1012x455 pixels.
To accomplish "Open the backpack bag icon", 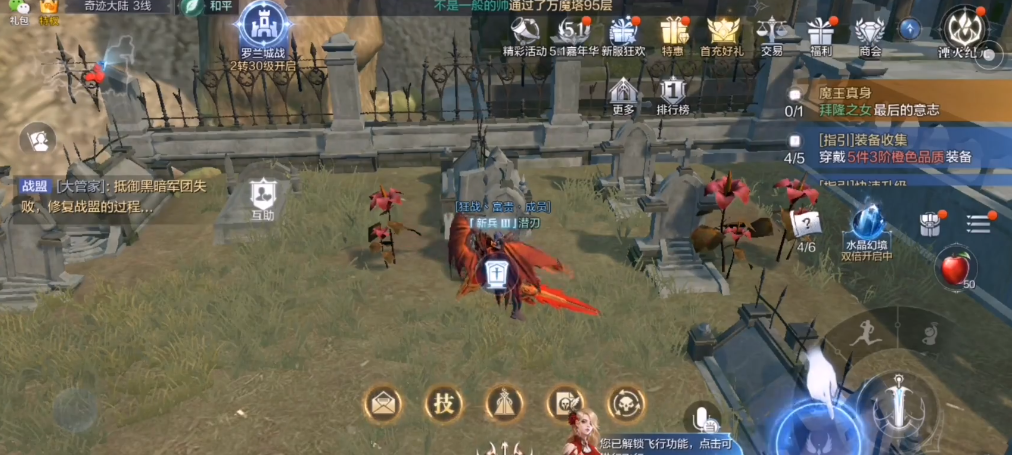I will pos(932,222).
